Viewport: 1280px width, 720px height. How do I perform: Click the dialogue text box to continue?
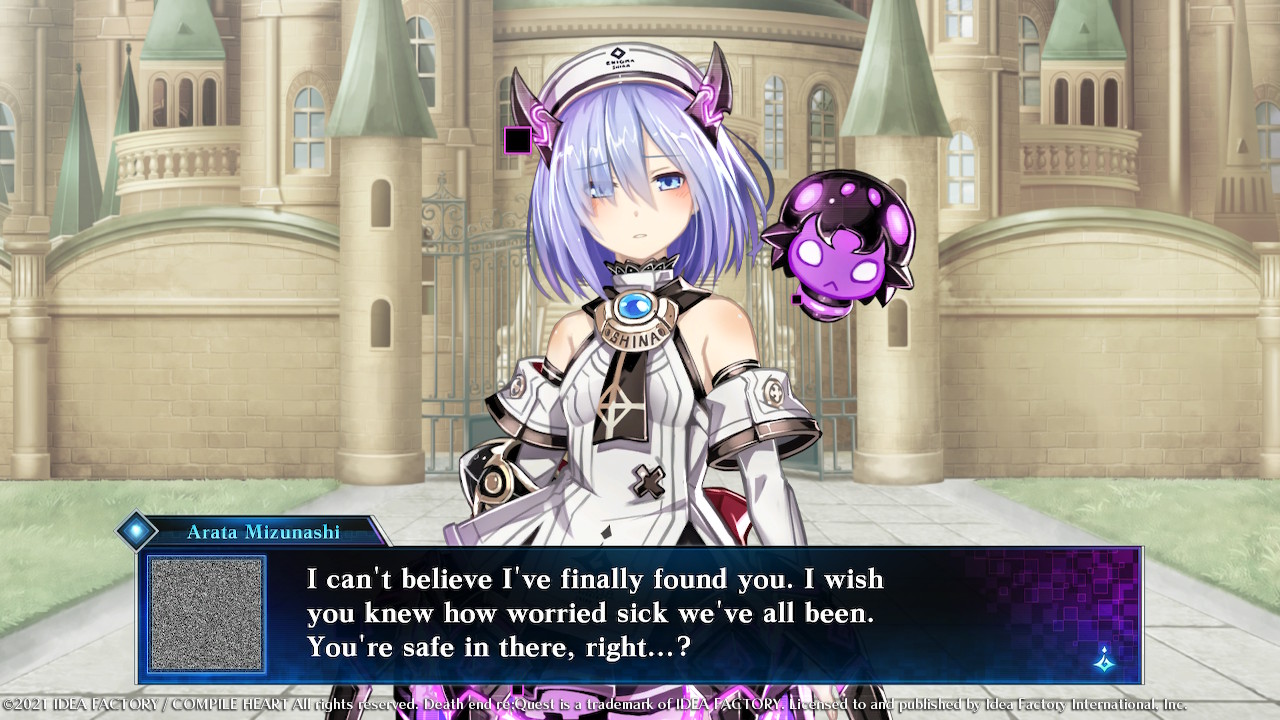pos(640,614)
